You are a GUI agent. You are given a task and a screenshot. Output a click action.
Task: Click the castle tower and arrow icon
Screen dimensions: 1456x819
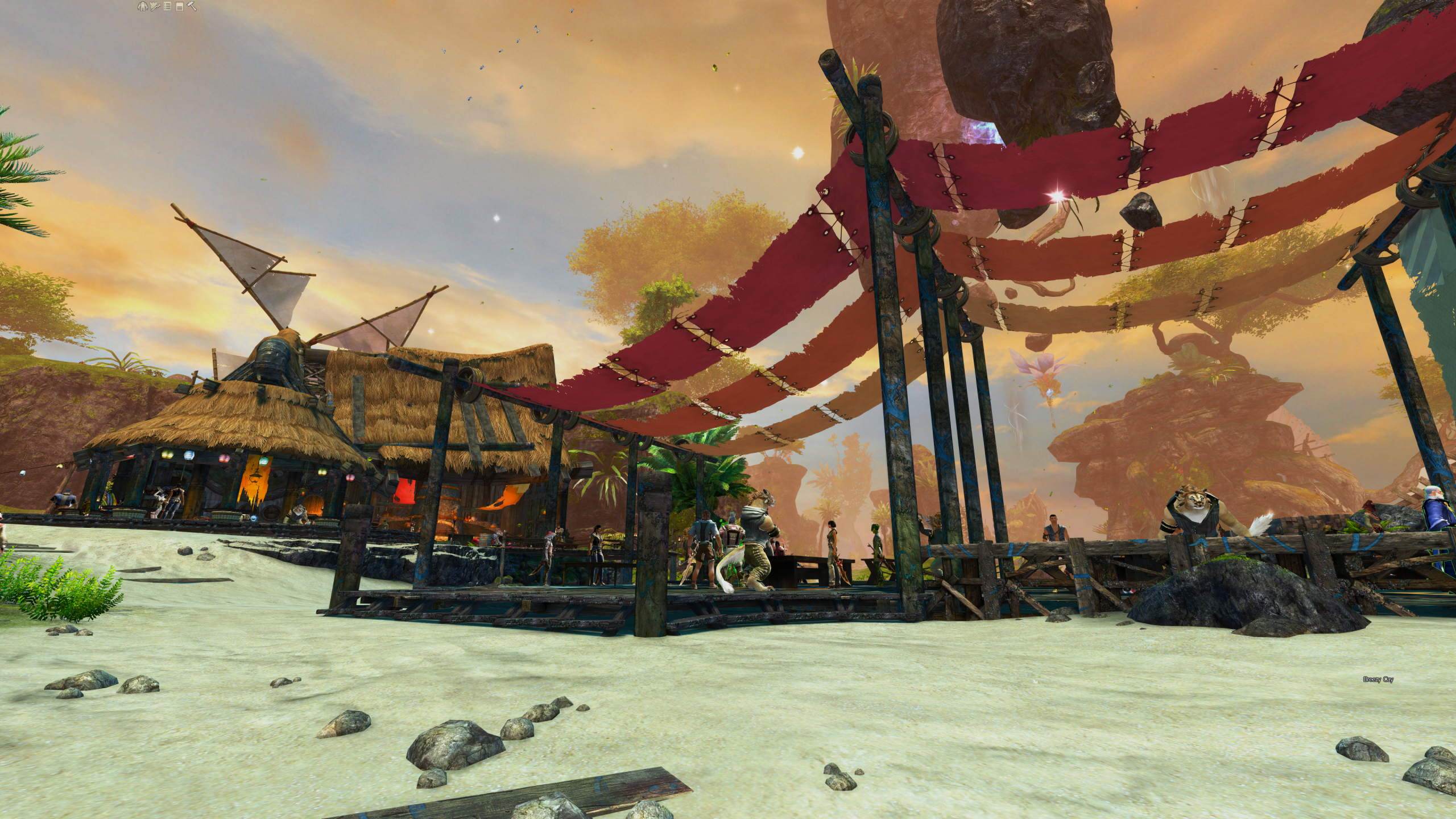coord(154,6)
